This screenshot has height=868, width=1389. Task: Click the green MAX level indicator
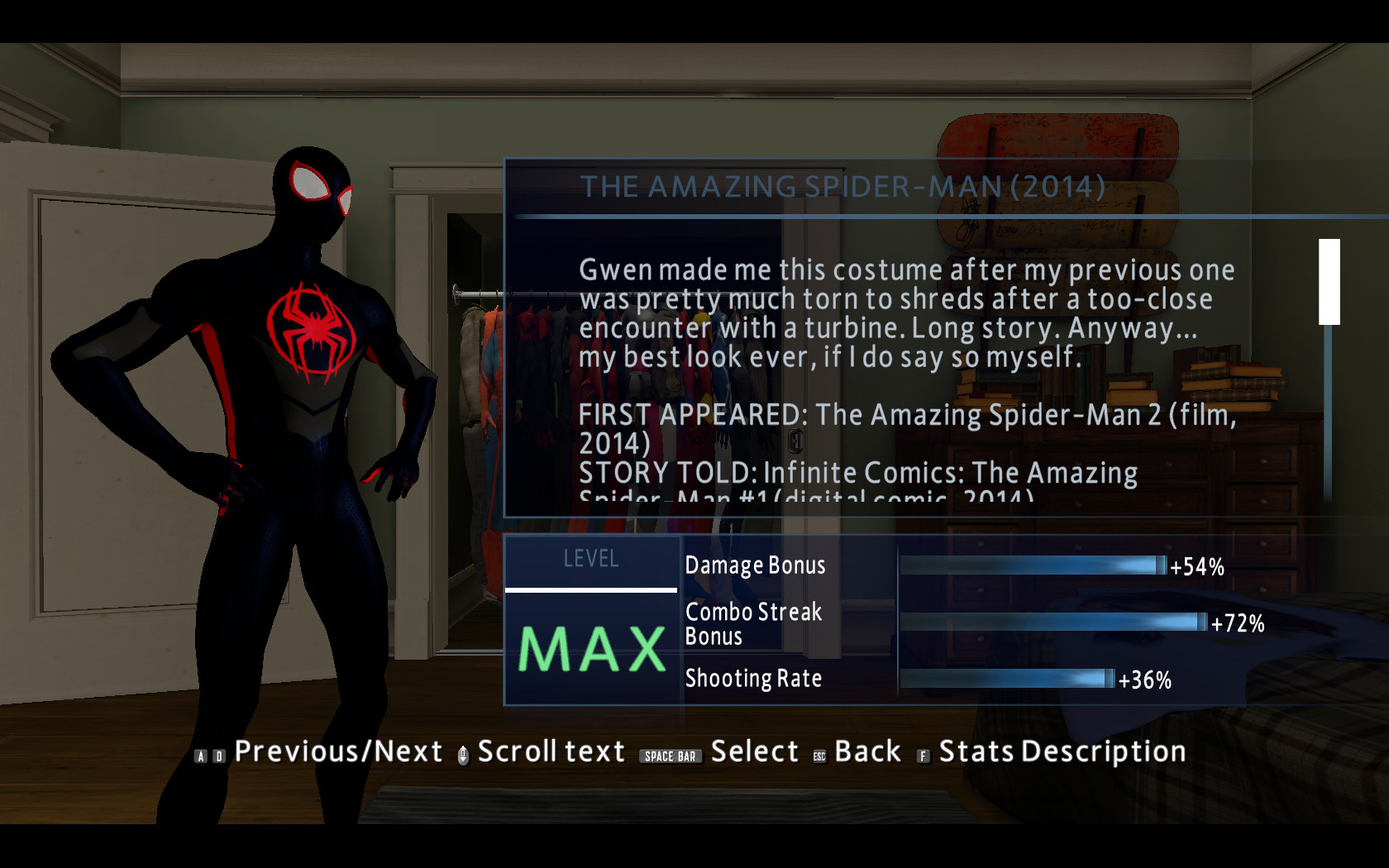pos(590,649)
